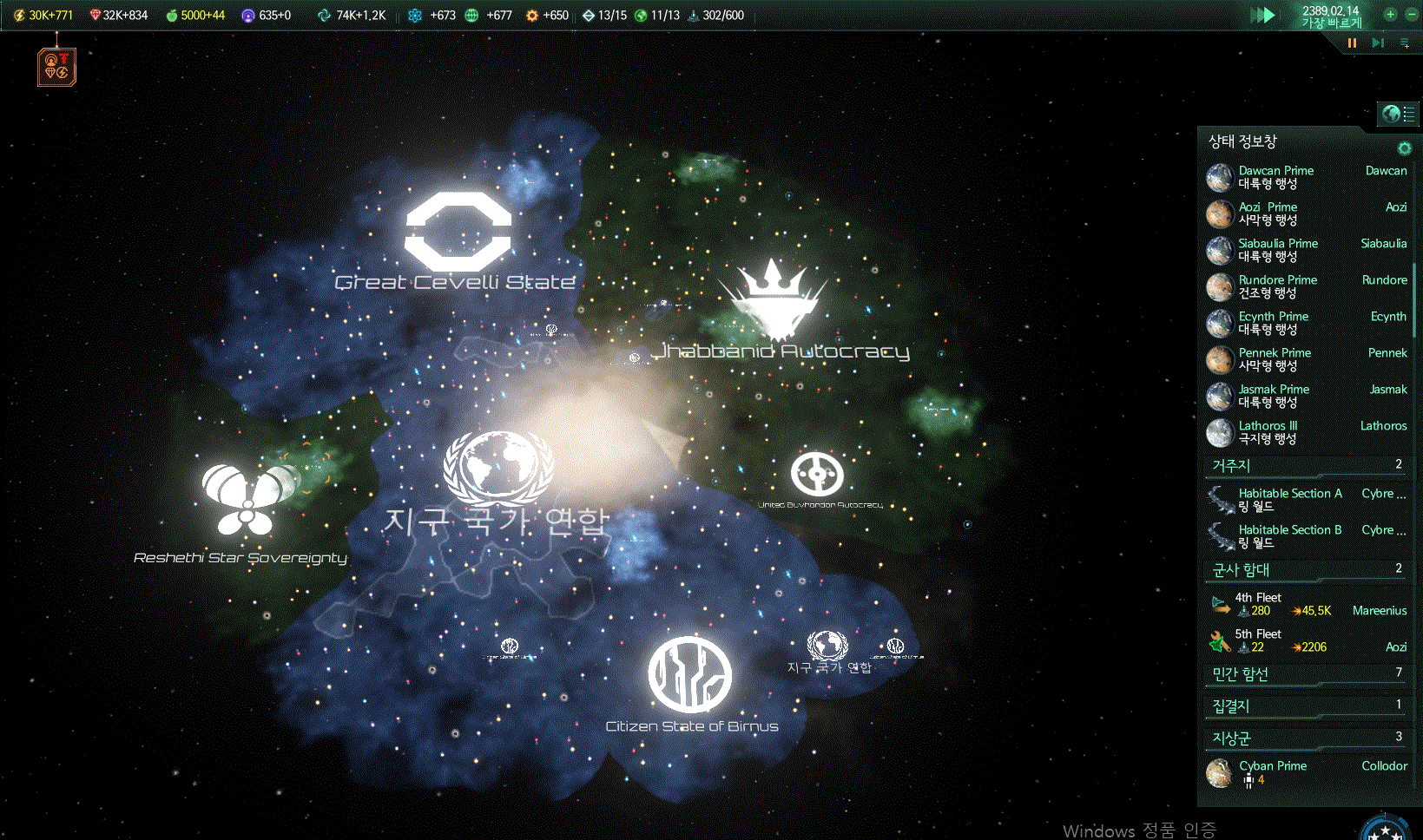
Task: Select the Cyban Prime army entry
Action: point(1272,771)
